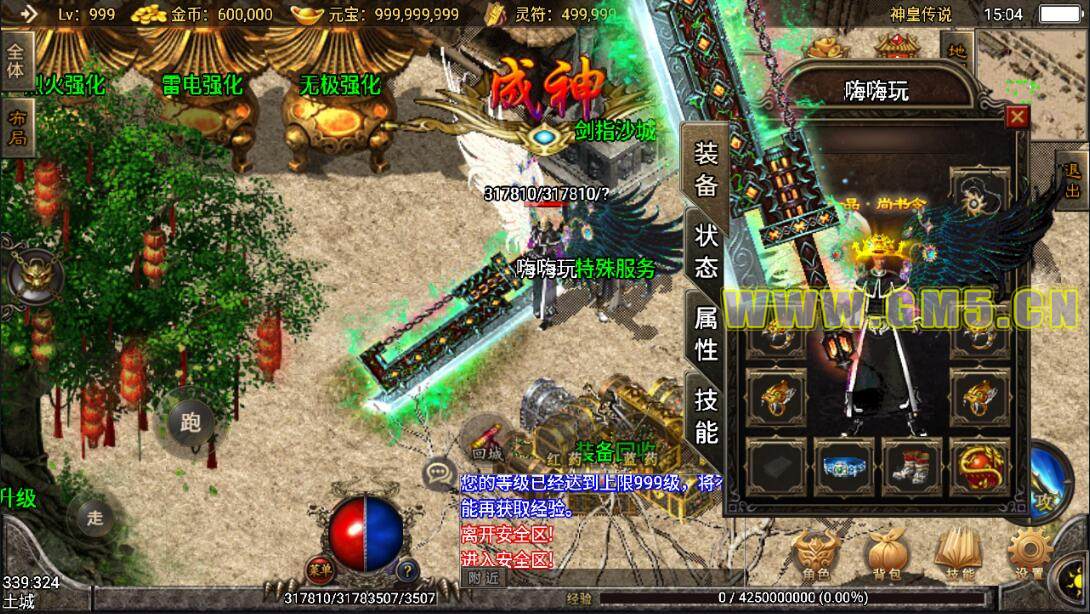Viewport: 1090px width, 614px height.
Task: Open the 角色 (Character) menu
Action: click(x=815, y=556)
